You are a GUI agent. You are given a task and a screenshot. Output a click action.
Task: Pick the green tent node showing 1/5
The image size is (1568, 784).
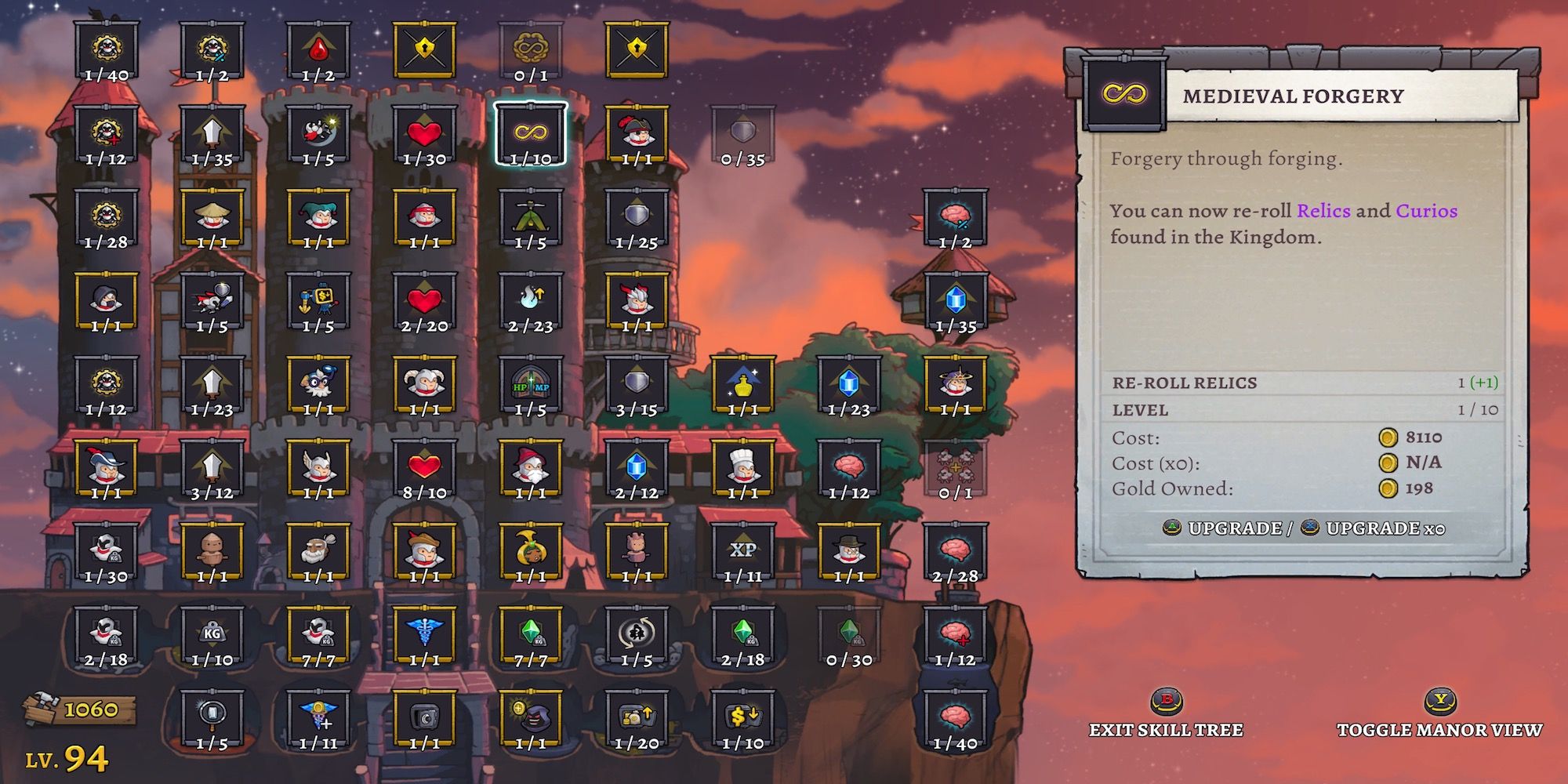tap(530, 217)
